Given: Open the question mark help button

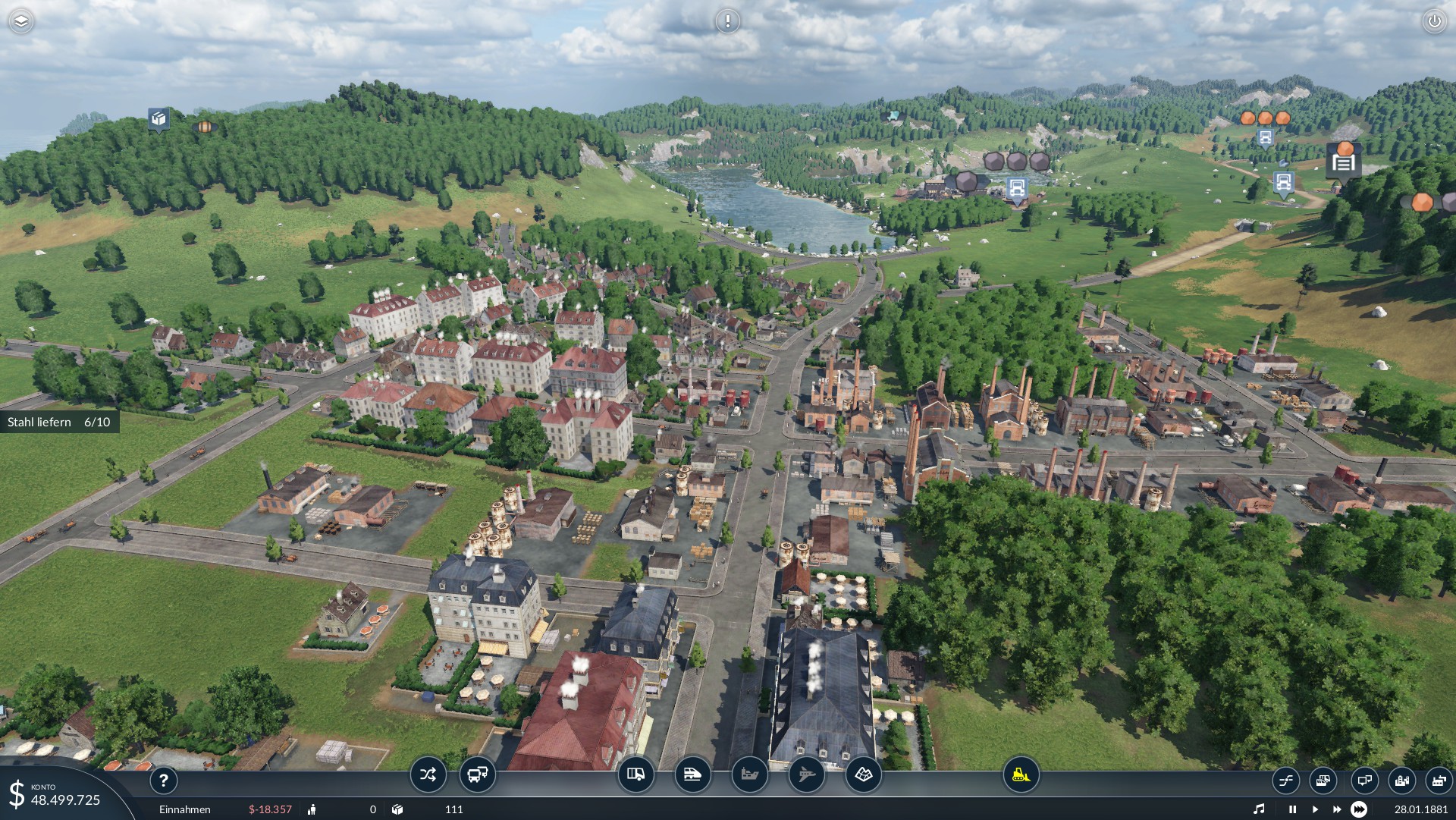Looking at the screenshot, I should [163, 780].
